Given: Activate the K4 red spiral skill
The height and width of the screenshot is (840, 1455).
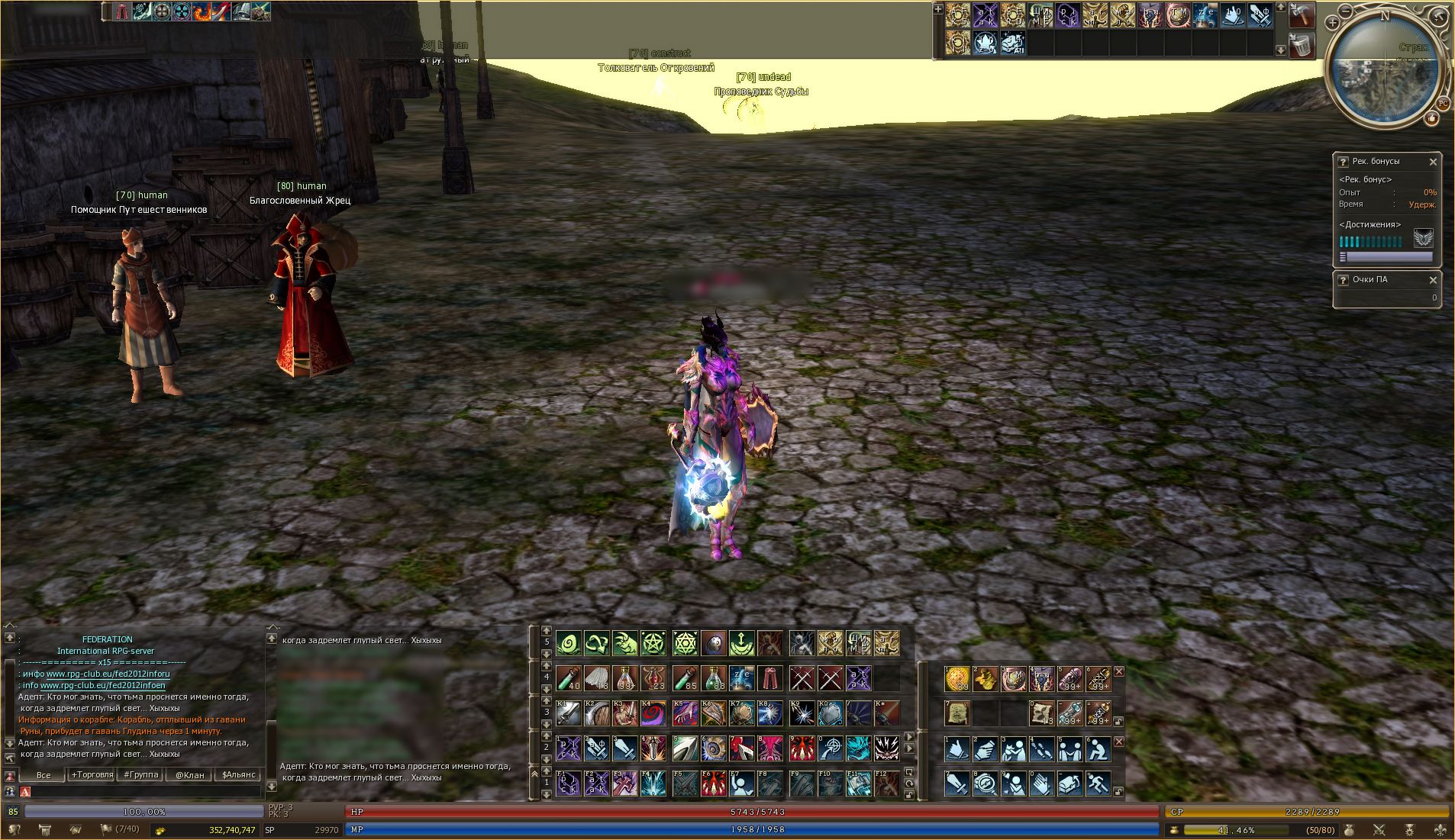Looking at the screenshot, I should click(655, 714).
